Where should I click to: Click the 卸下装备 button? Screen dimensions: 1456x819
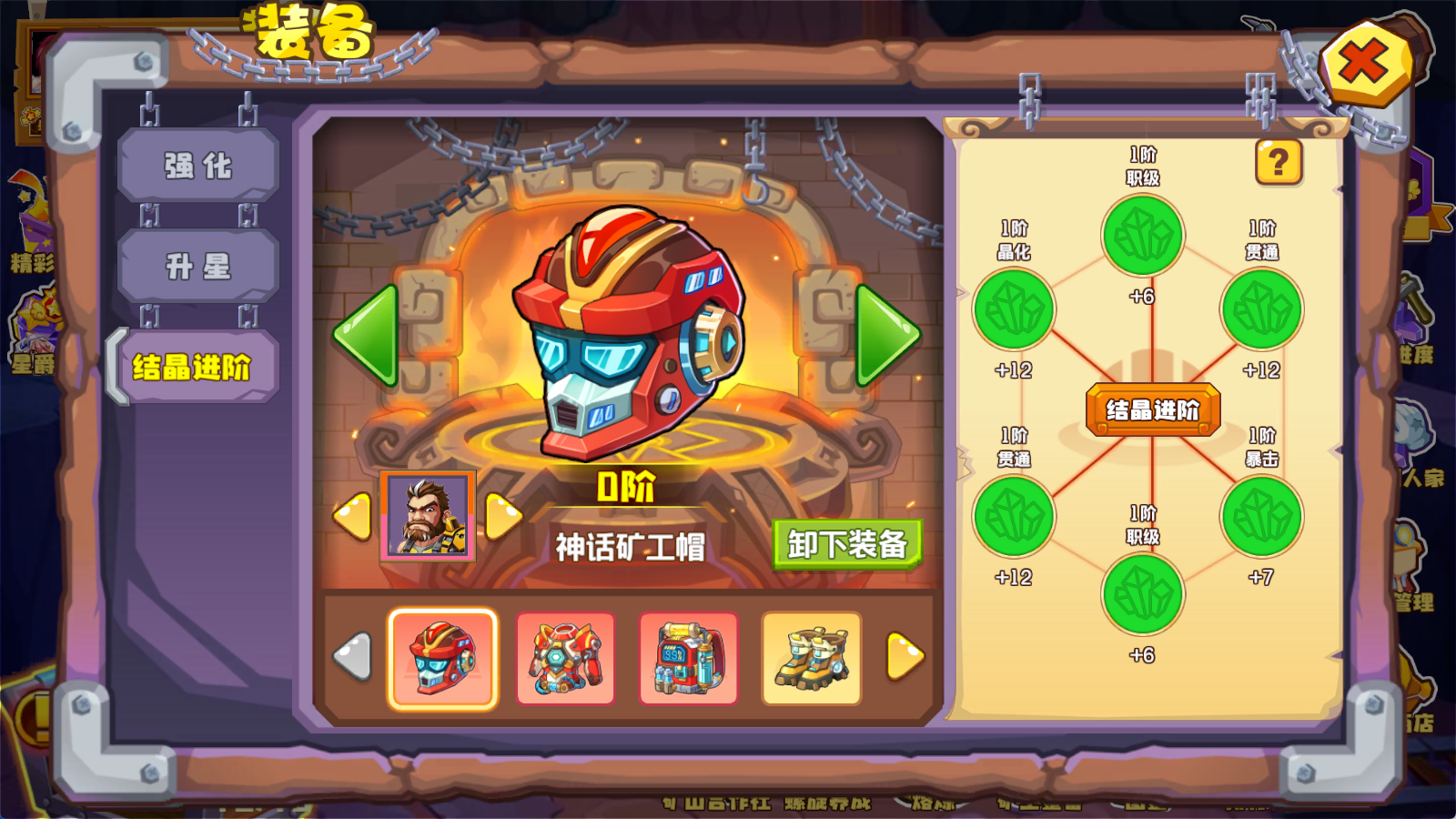[x=847, y=544]
